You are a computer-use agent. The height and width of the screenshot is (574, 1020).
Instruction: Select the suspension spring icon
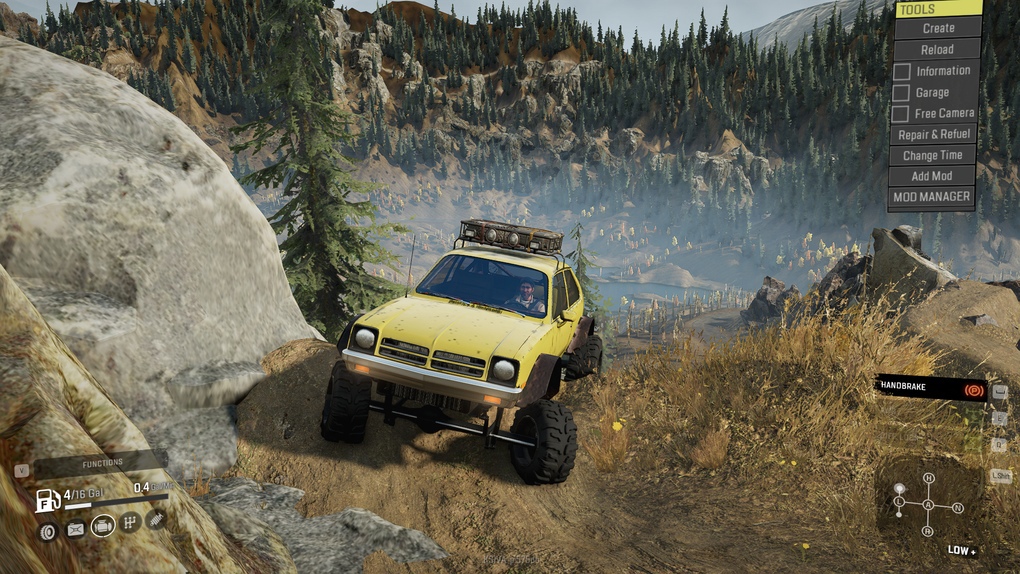tap(156, 518)
